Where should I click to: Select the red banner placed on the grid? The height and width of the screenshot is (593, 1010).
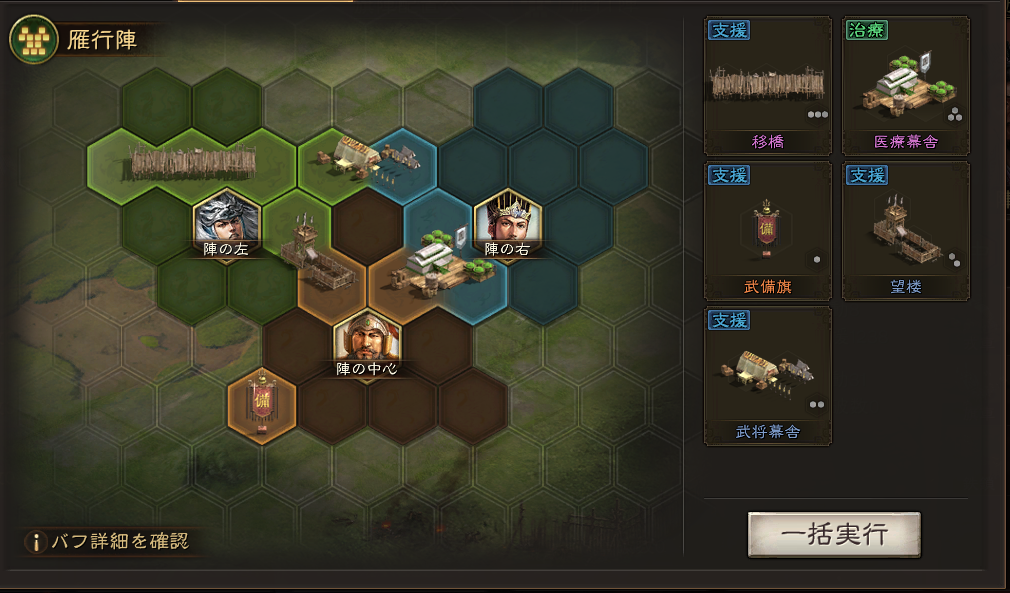262,402
